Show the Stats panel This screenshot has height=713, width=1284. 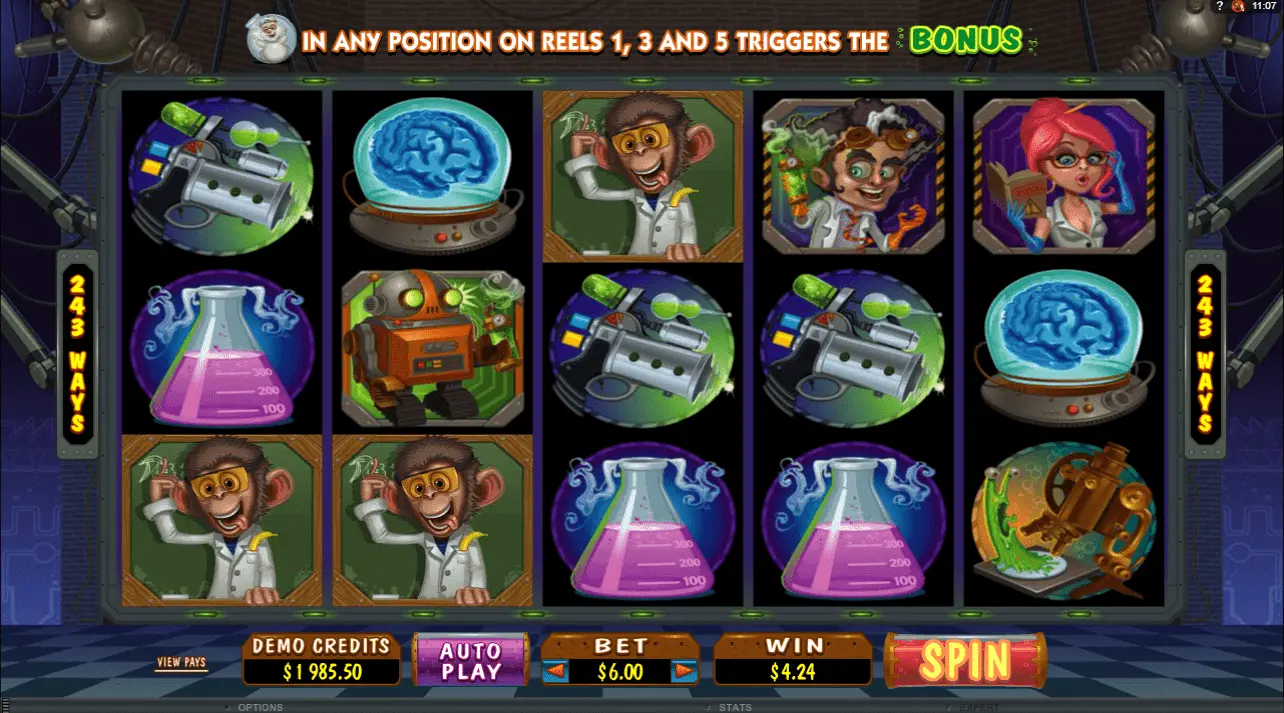(735, 707)
